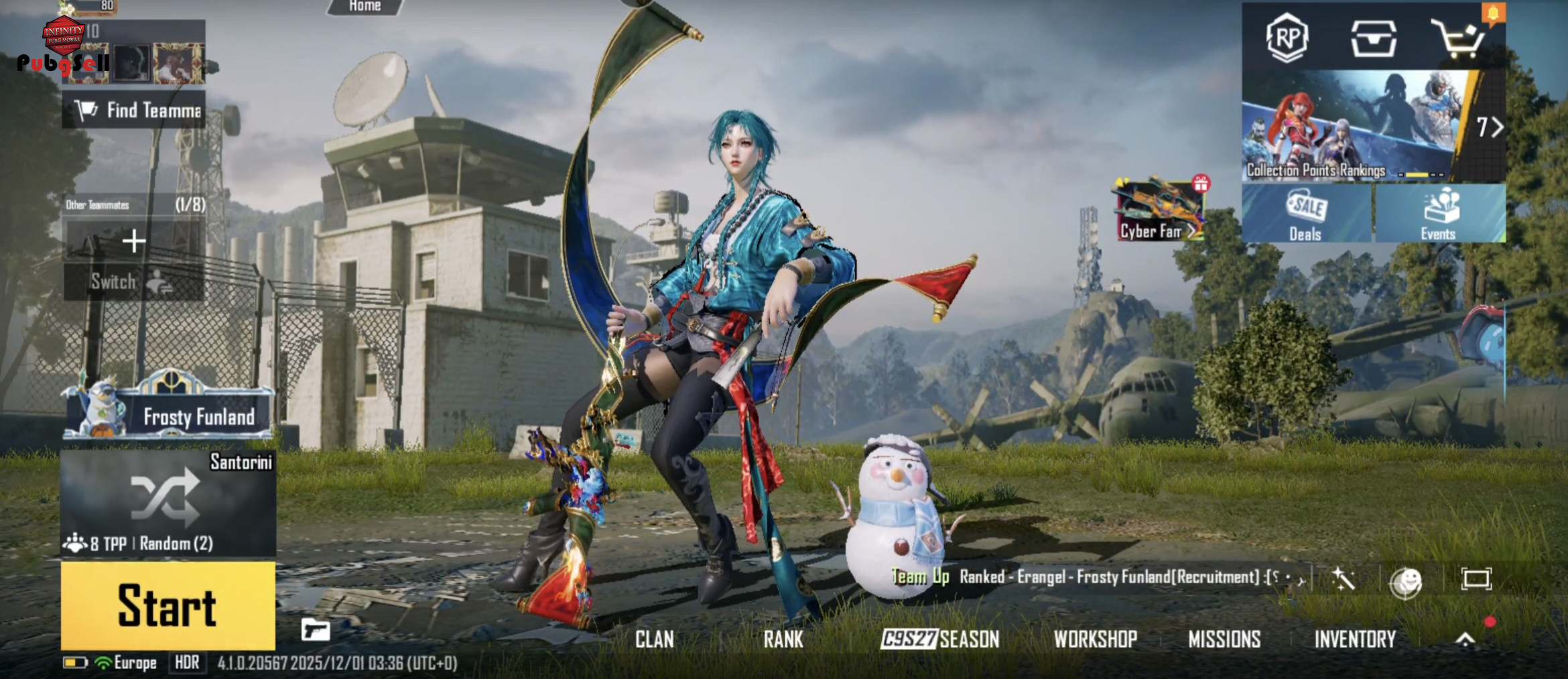
Task: Open the Royale Pass RP icon
Action: coord(1287,38)
